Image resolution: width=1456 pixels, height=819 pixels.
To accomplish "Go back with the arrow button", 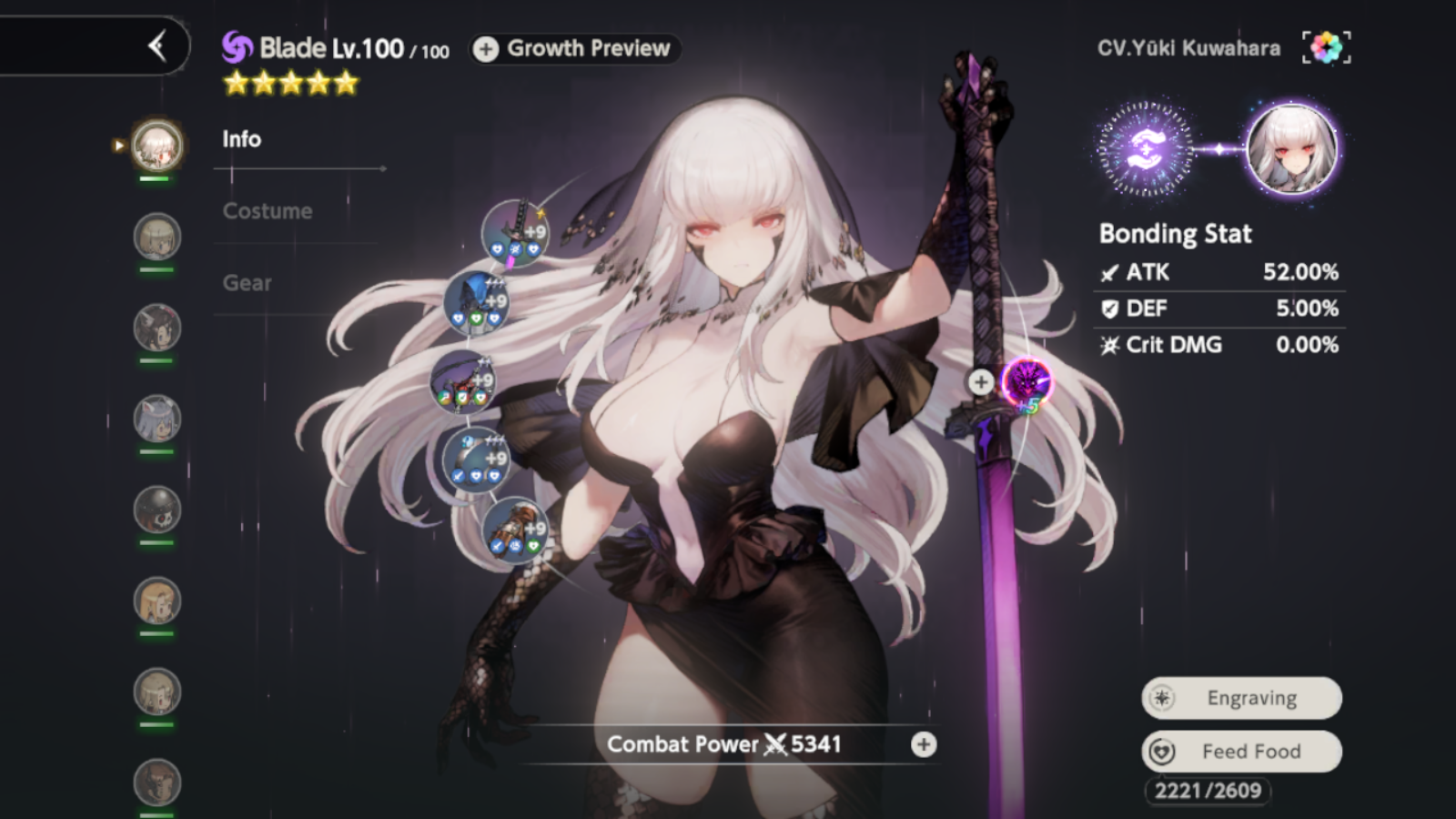I will coord(157,45).
